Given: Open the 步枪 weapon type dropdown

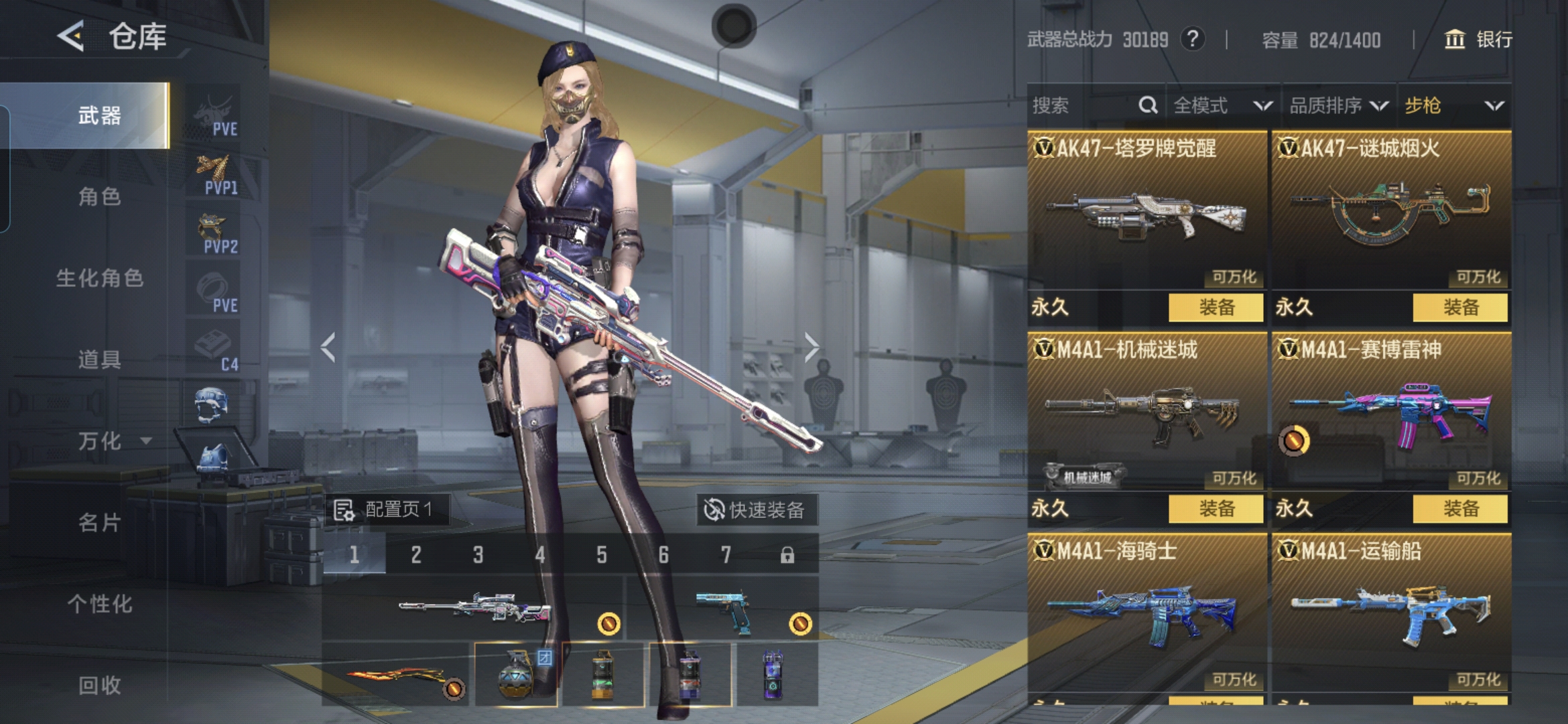Looking at the screenshot, I should (x=1453, y=105).
